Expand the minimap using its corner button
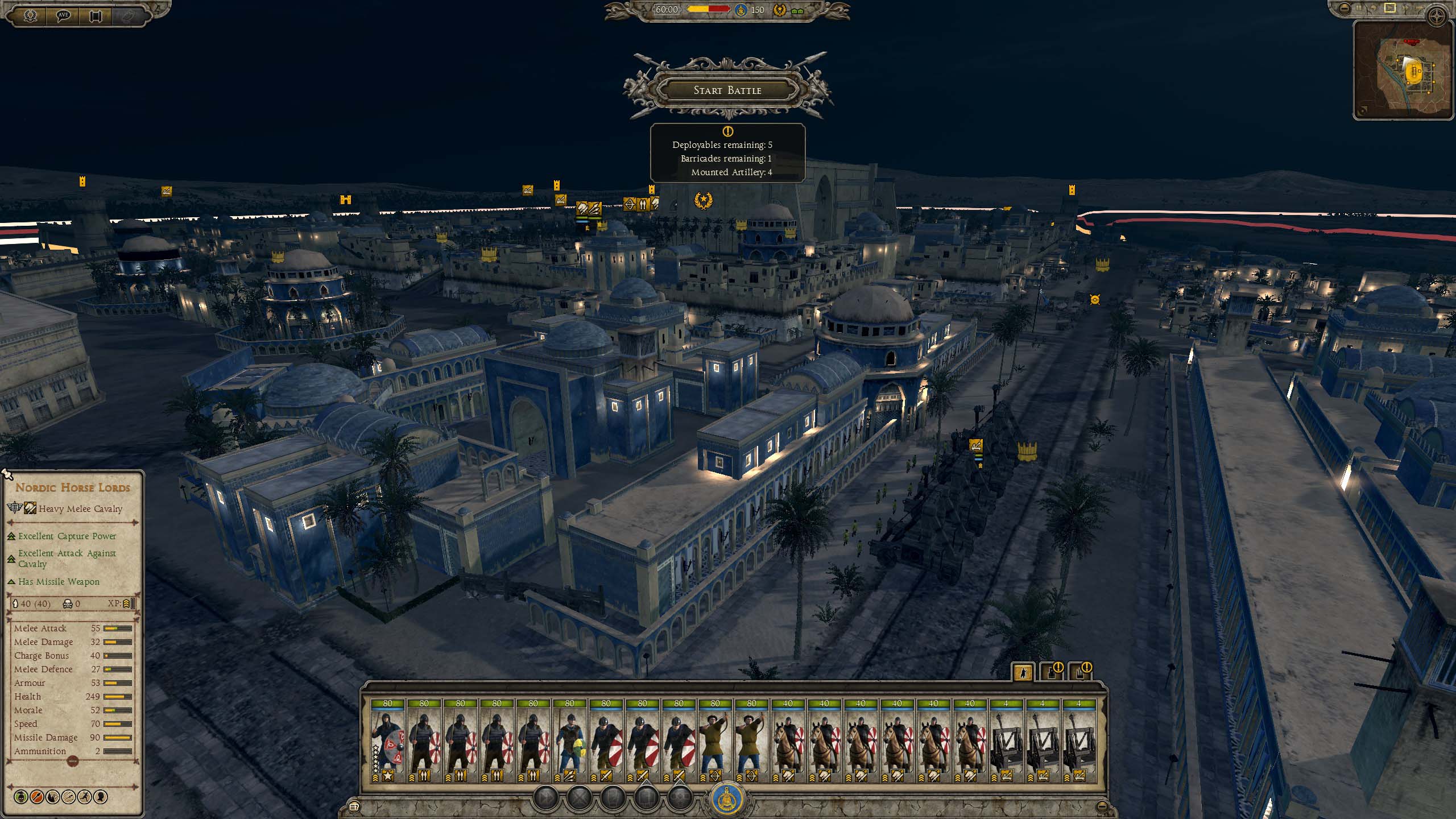The width and height of the screenshot is (1456, 819). pos(1362,111)
